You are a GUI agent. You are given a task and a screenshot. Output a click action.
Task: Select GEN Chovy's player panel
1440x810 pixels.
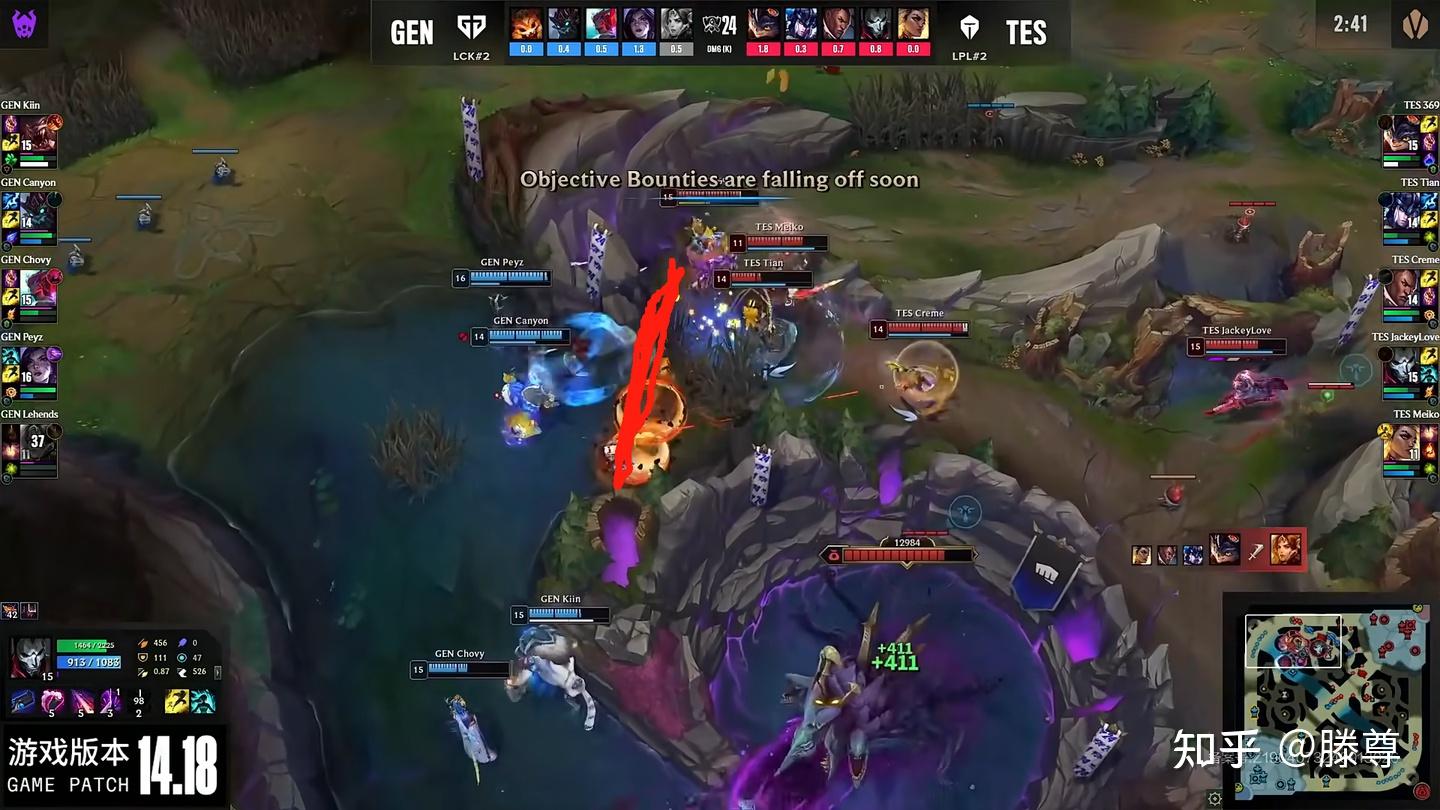coord(30,295)
